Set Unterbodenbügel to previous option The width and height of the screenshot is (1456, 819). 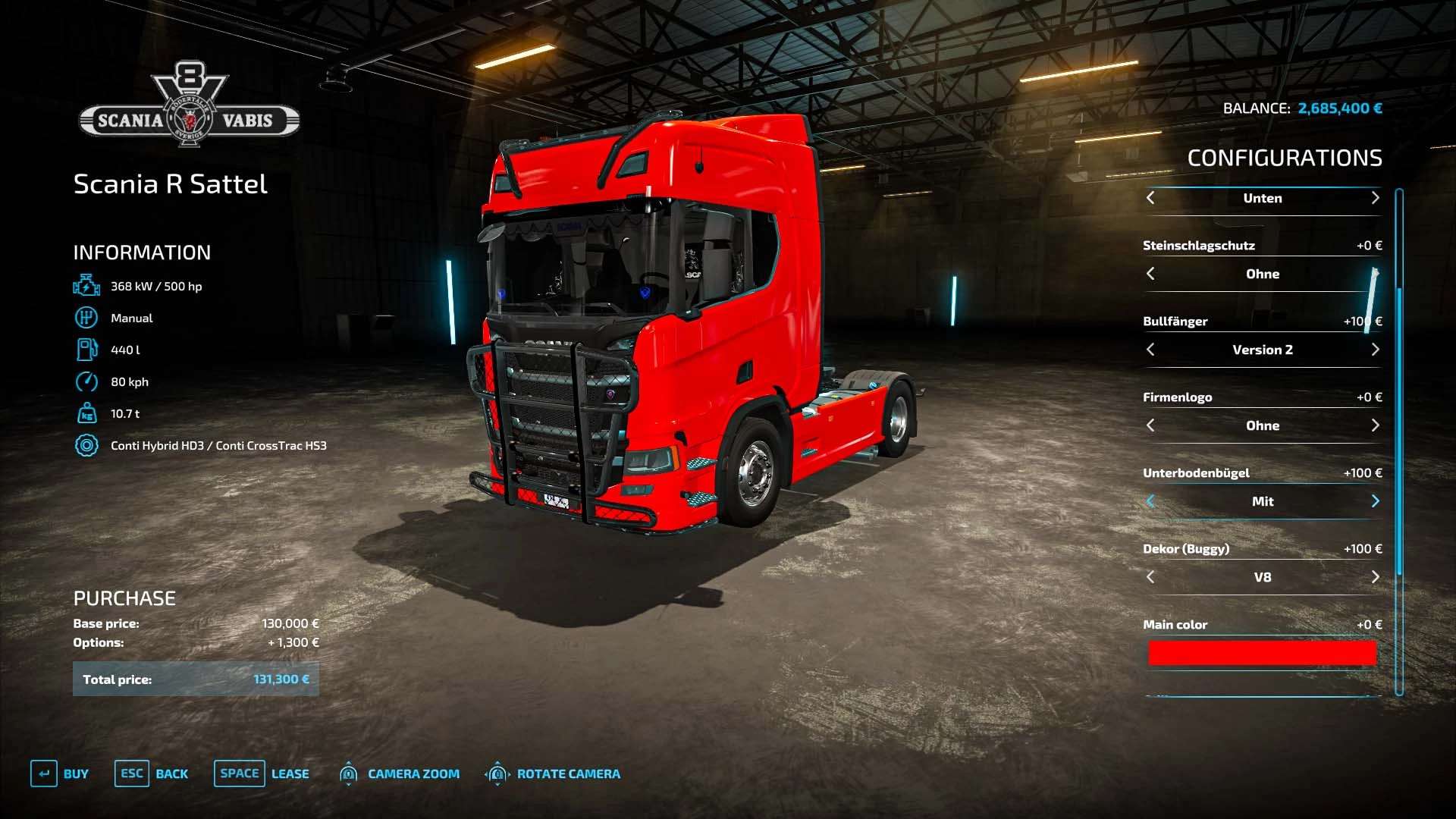pyautogui.click(x=1150, y=501)
